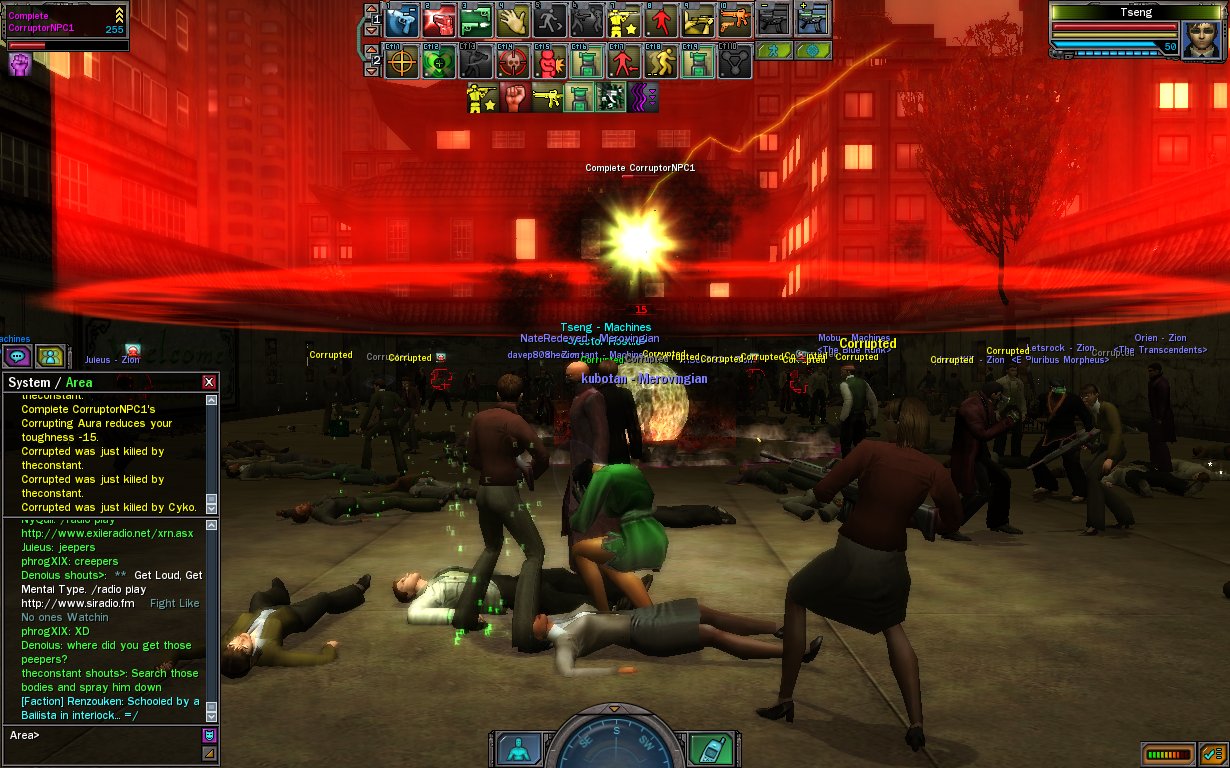
Task: Open the purple speech bubble chat button
Action: tap(17, 356)
